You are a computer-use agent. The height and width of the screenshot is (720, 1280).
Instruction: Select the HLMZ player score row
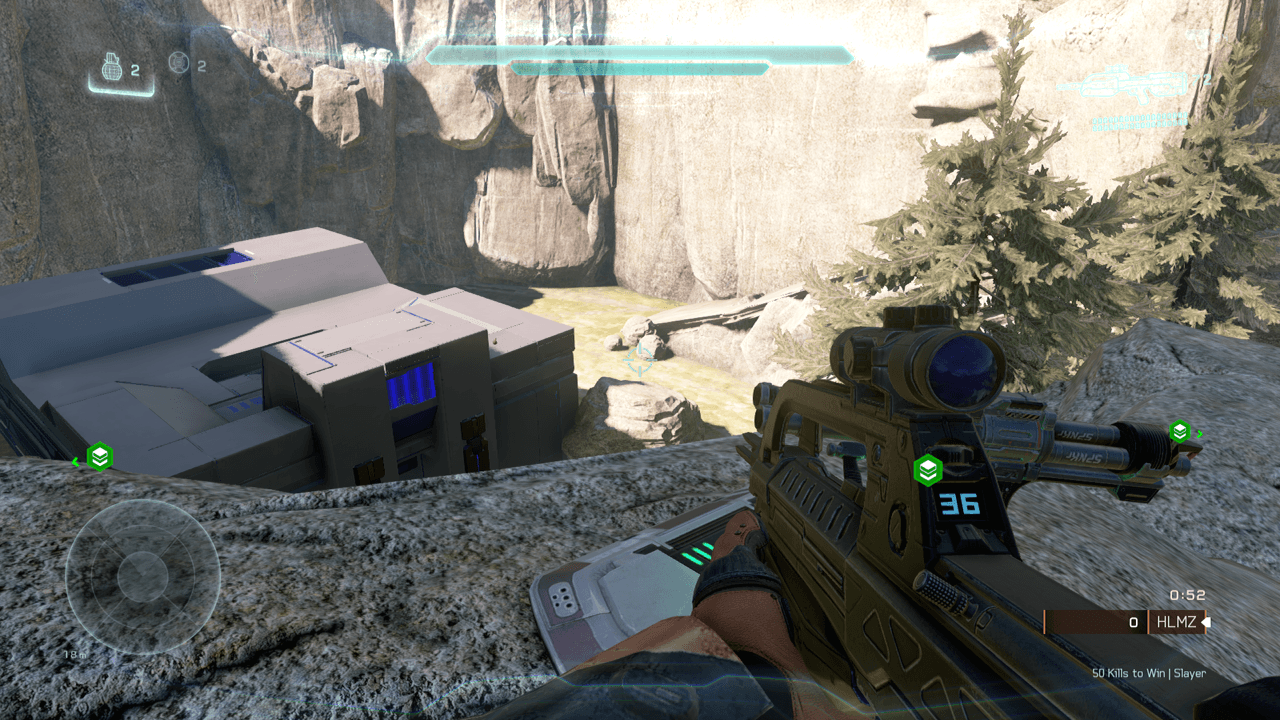1124,622
